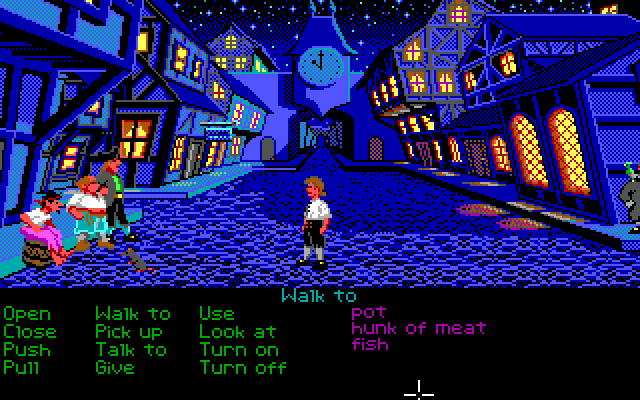
Task: Activate the Talk to verb
Action: [x=131, y=349]
